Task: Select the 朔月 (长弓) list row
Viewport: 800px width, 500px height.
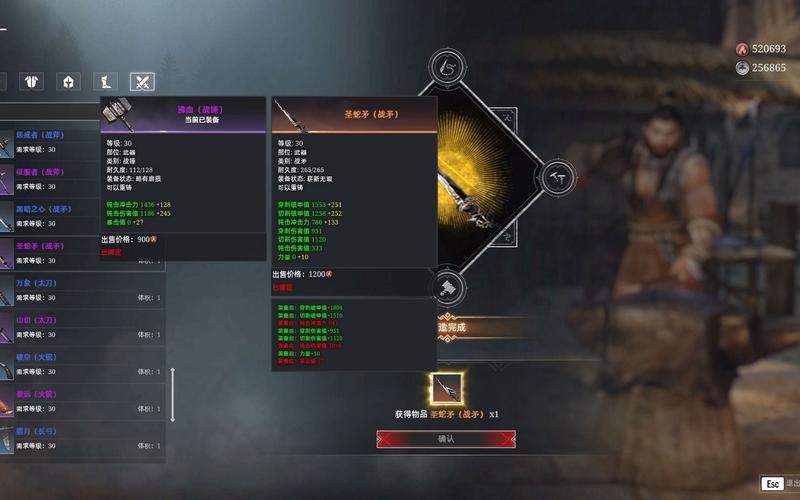Action: click(80, 438)
